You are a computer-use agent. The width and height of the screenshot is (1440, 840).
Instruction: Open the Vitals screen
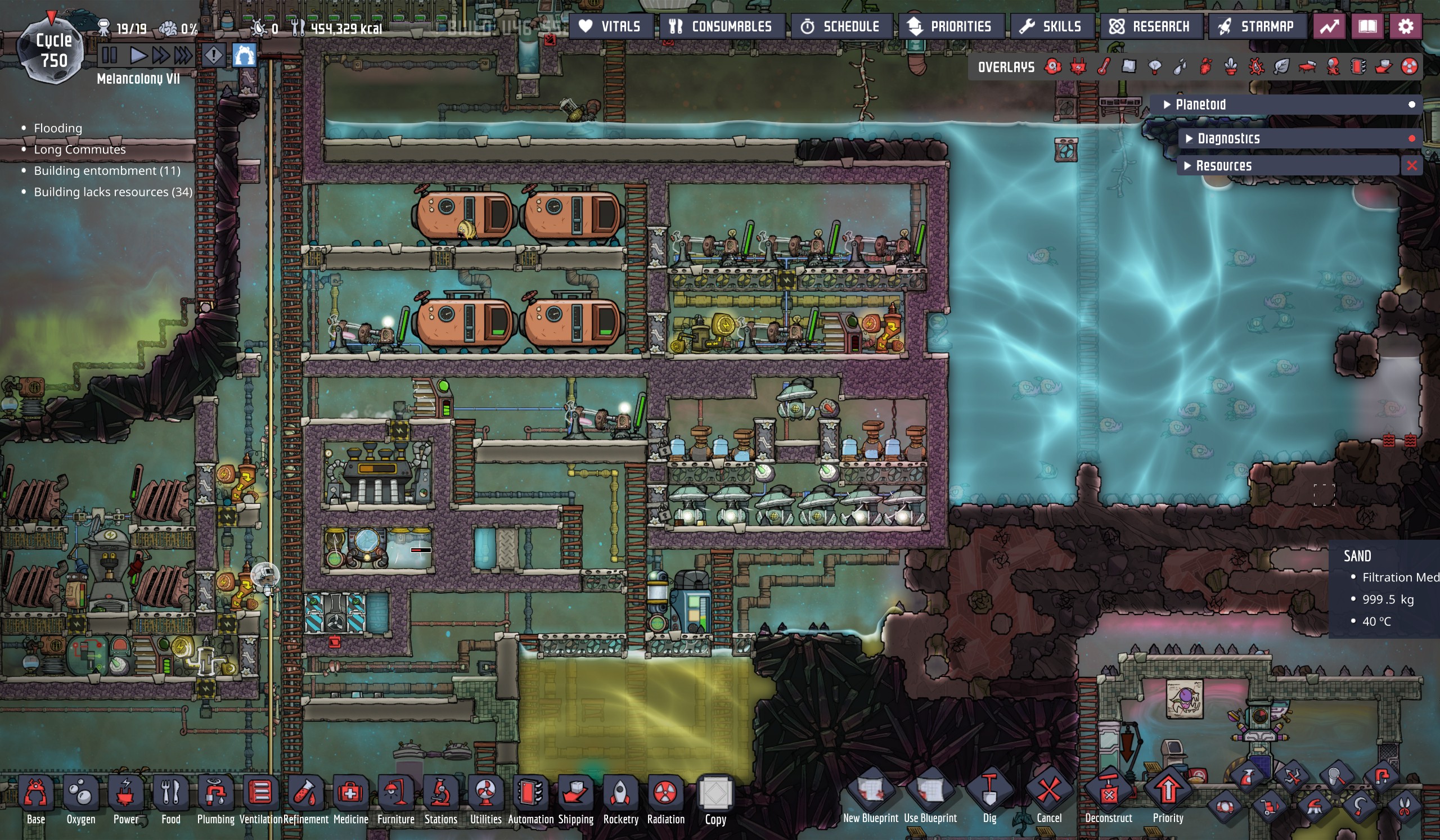coord(610,26)
